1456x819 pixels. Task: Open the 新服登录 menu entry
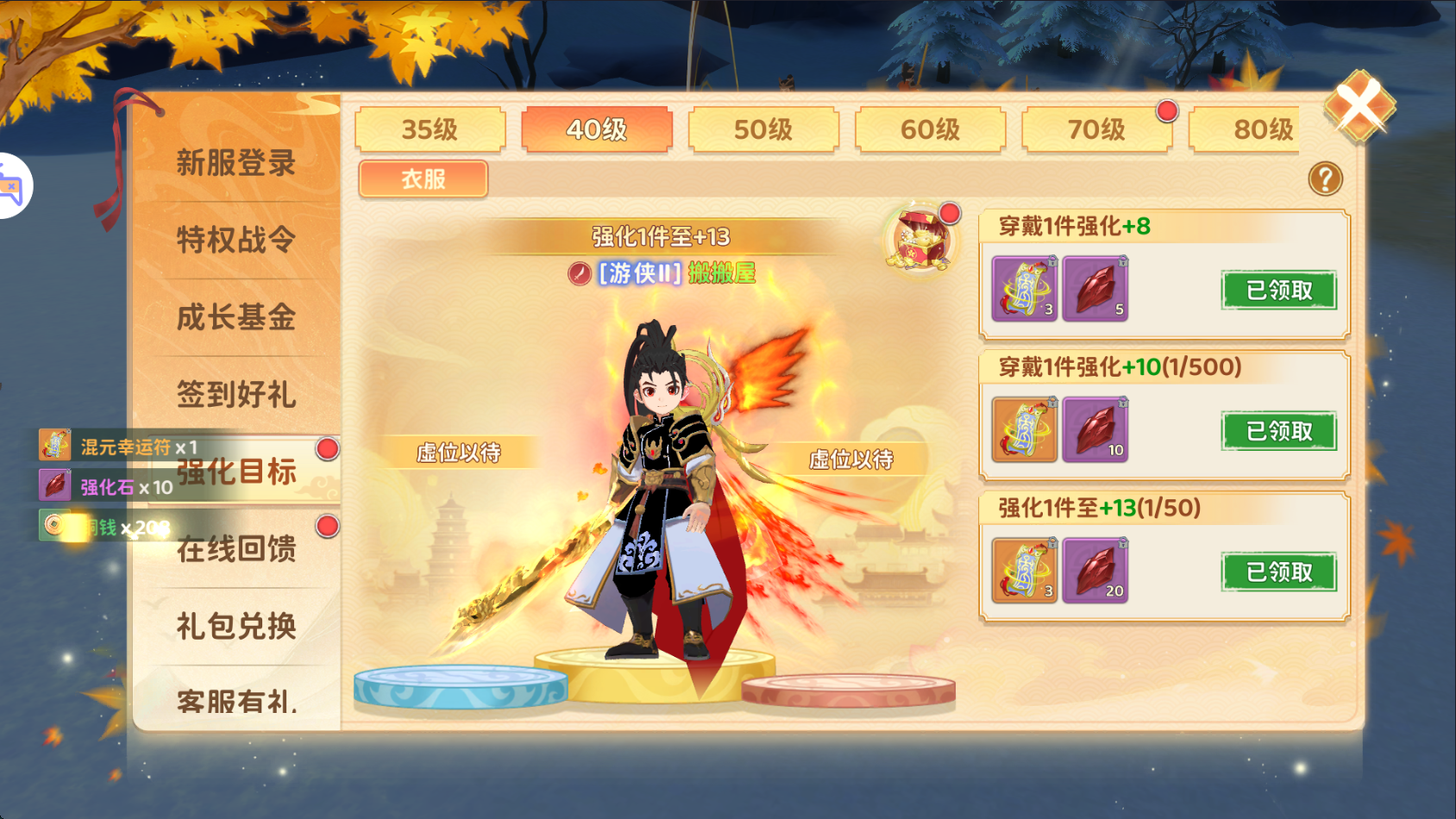tap(236, 163)
